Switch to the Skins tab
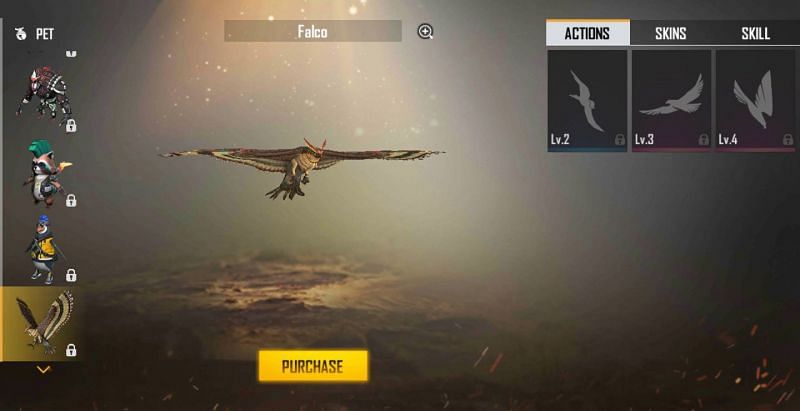 point(670,33)
